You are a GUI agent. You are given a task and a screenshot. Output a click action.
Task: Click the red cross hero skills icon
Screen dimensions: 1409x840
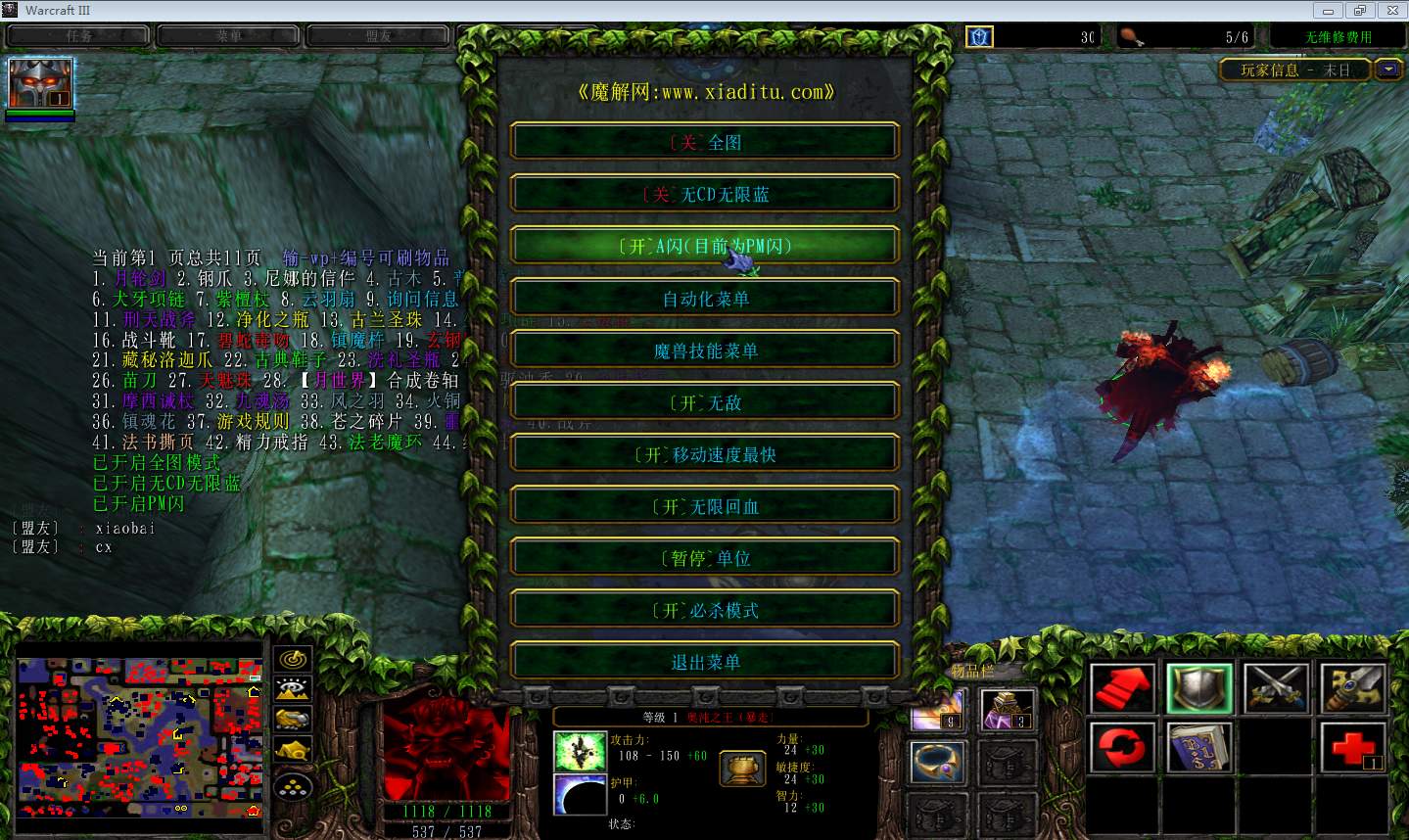[1353, 749]
